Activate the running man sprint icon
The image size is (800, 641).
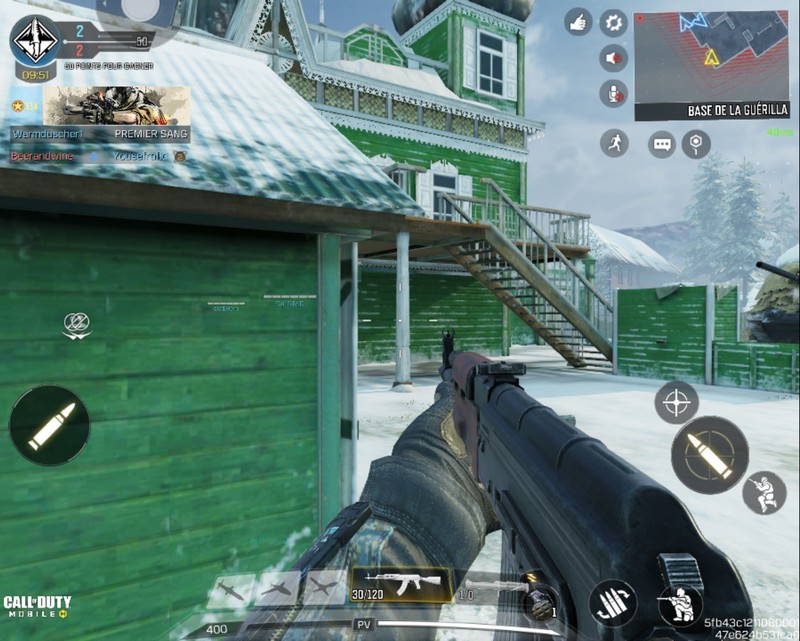615,143
